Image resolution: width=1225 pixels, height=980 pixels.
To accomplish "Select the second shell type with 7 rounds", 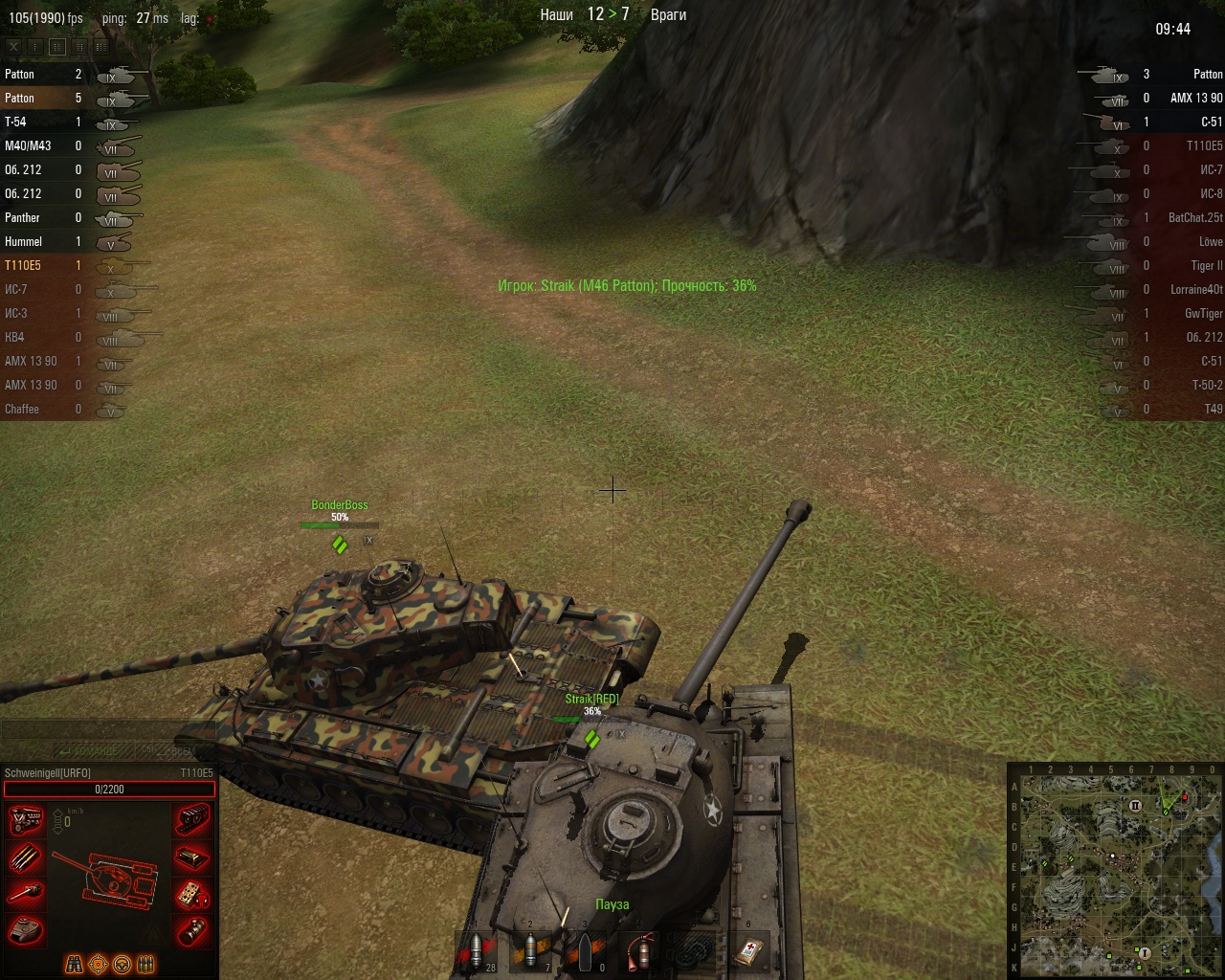I will (531, 951).
